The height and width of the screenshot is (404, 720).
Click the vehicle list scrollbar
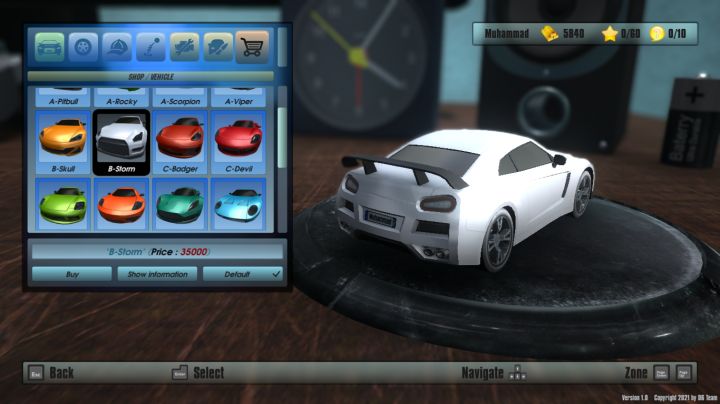[x=281, y=125]
